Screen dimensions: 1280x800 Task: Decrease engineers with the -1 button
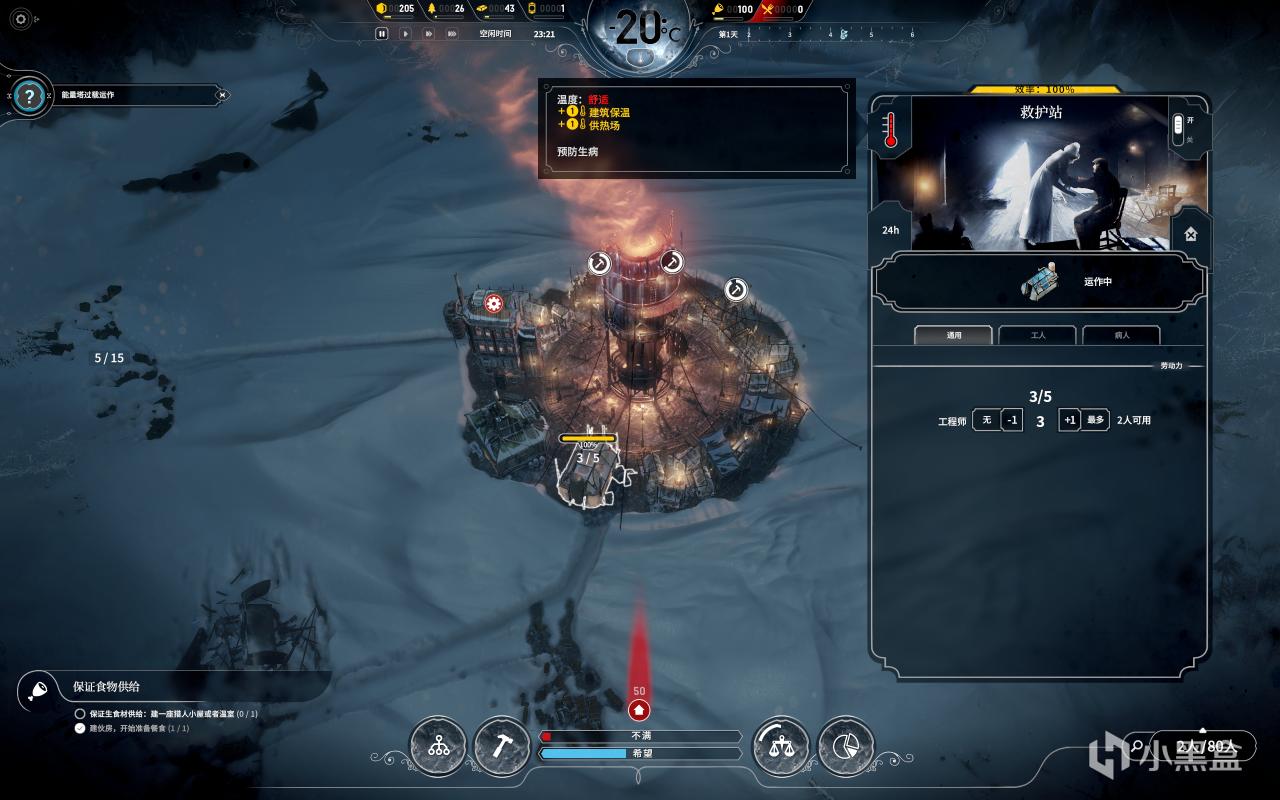[x=1012, y=420]
